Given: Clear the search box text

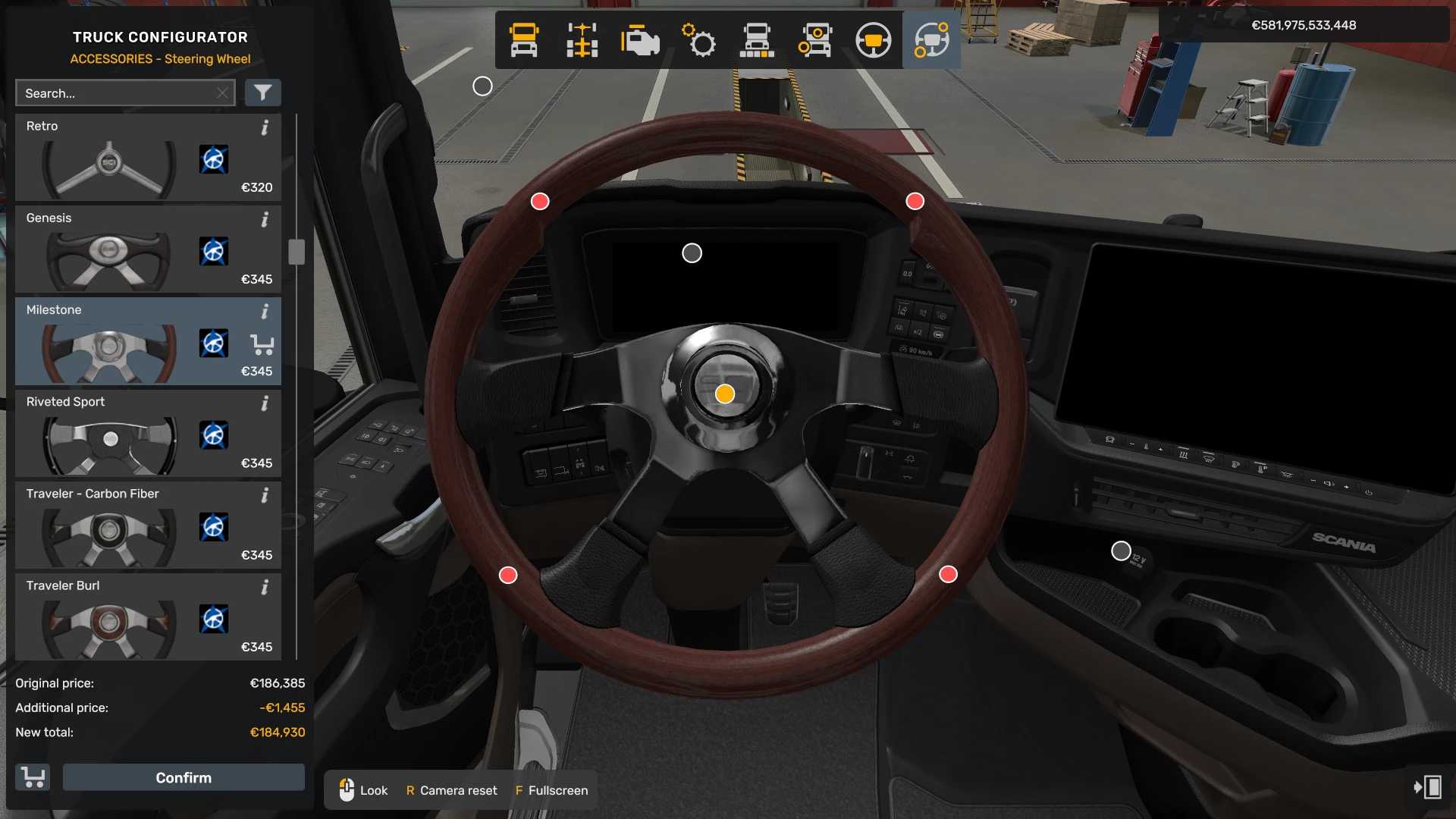Looking at the screenshot, I should pyautogui.click(x=222, y=93).
